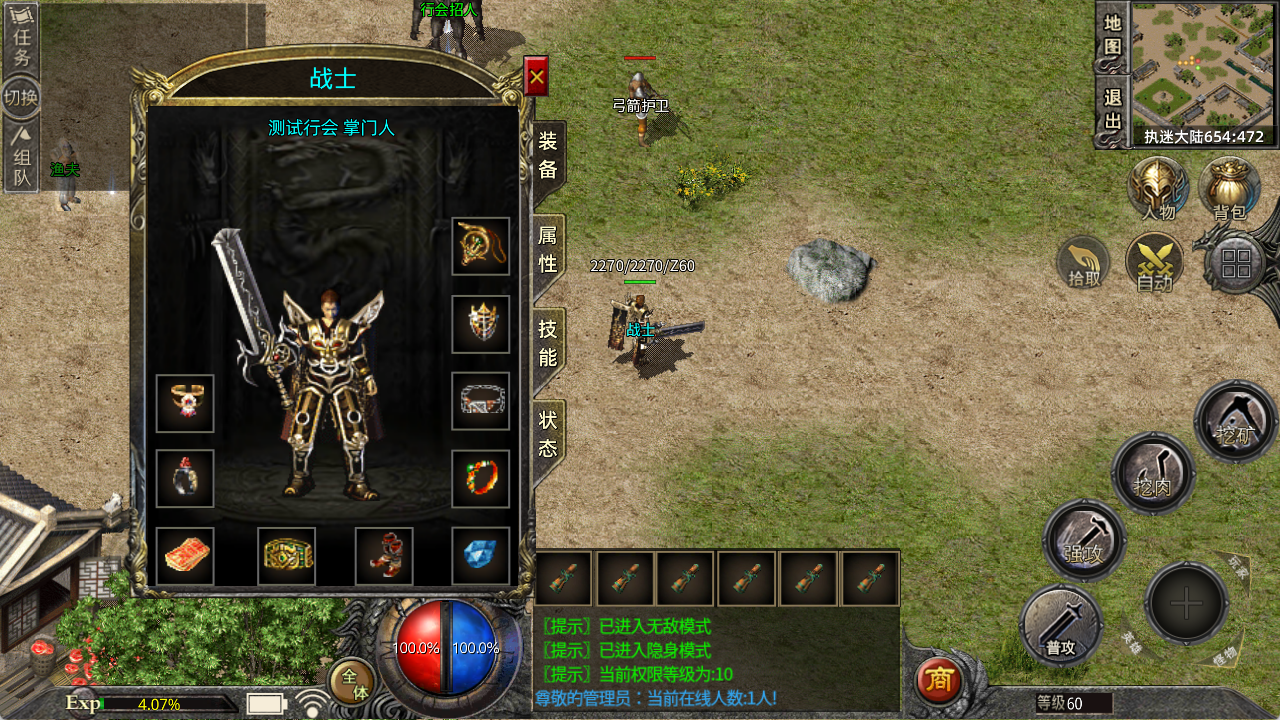Screen dimensions: 1280x720
Task: Show the 状态 status tab
Action: coord(548,435)
